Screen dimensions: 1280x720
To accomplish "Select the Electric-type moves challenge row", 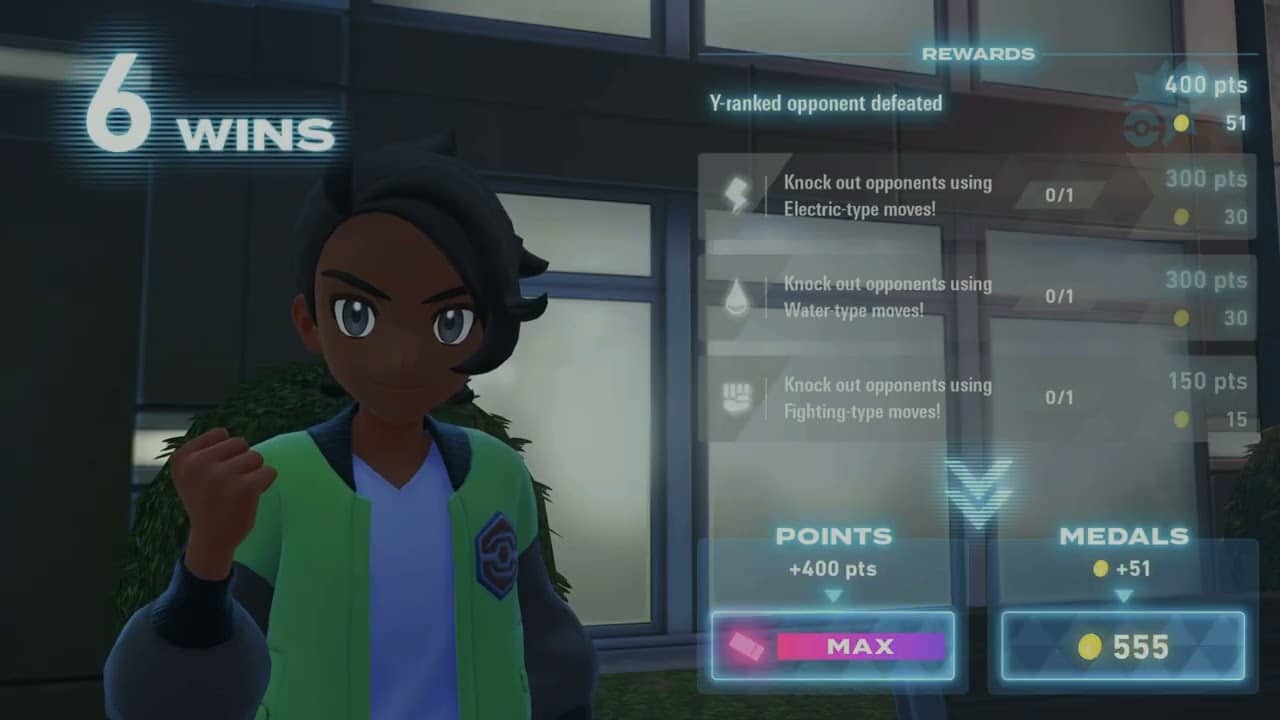I will (976, 196).
